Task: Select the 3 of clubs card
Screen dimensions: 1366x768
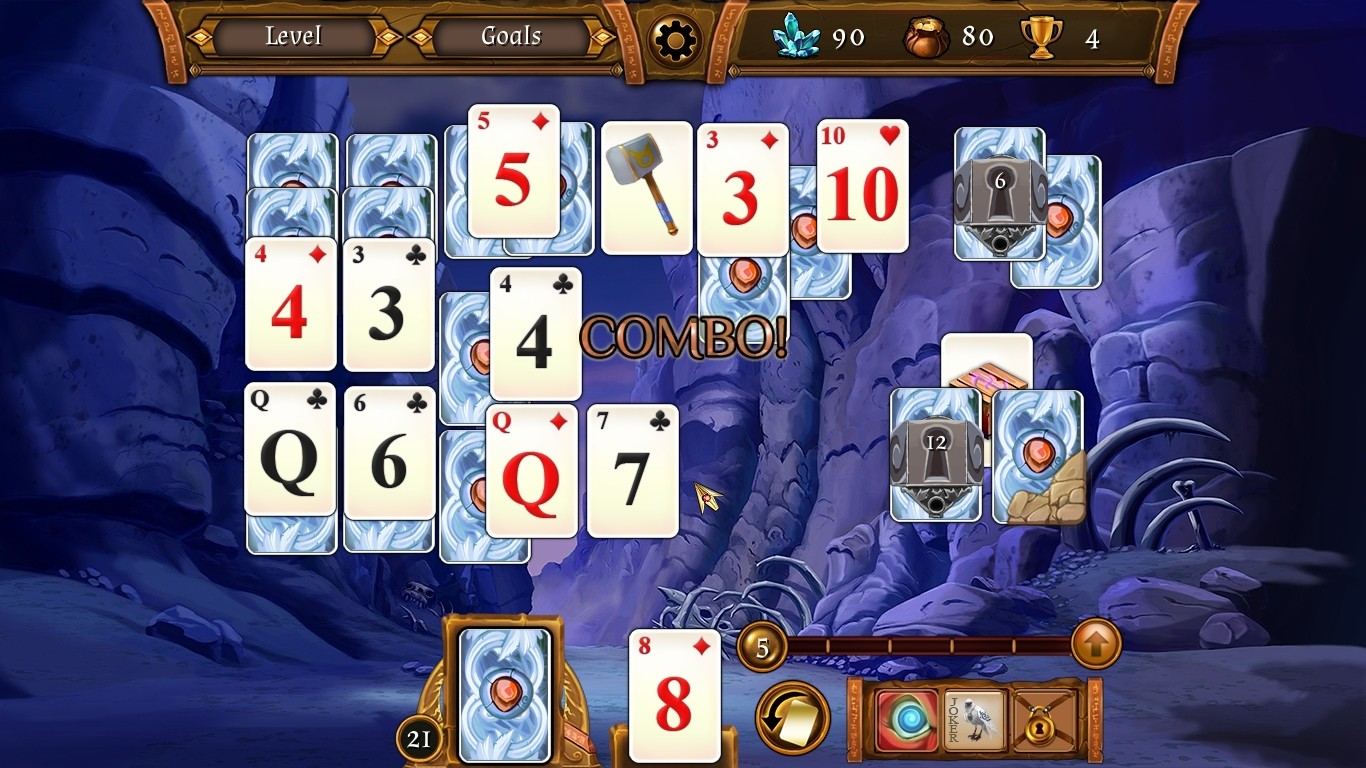Action: coord(388,304)
